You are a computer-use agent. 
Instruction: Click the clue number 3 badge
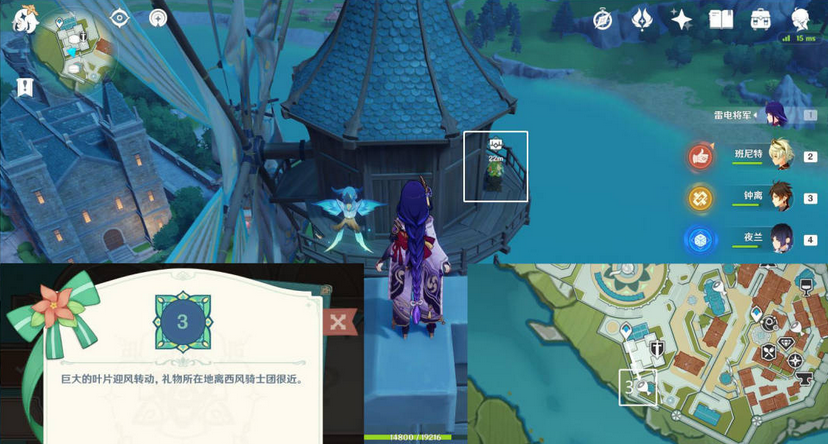click(181, 322)
